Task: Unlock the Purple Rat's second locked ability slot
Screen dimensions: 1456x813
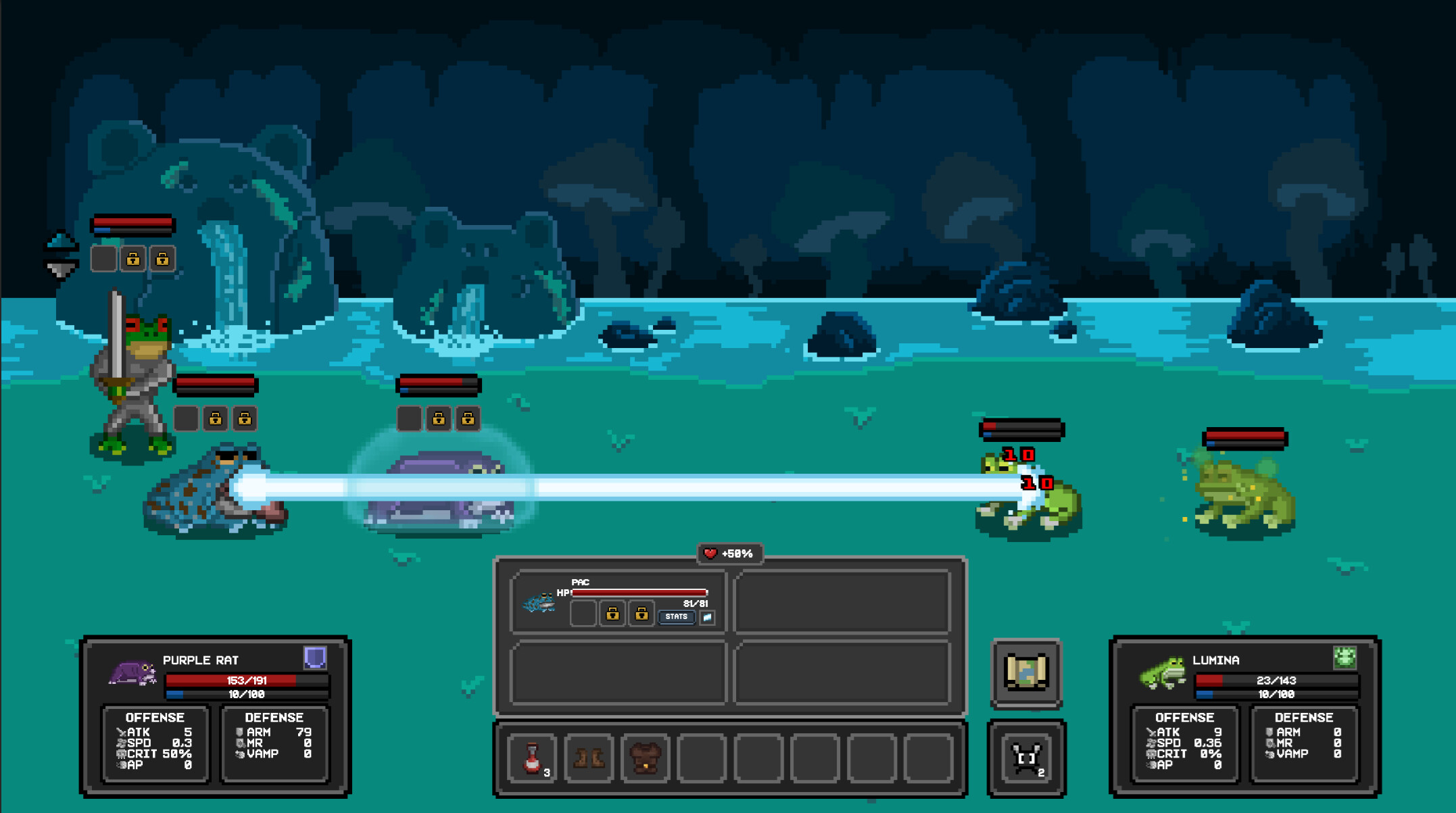Action: 468,419
